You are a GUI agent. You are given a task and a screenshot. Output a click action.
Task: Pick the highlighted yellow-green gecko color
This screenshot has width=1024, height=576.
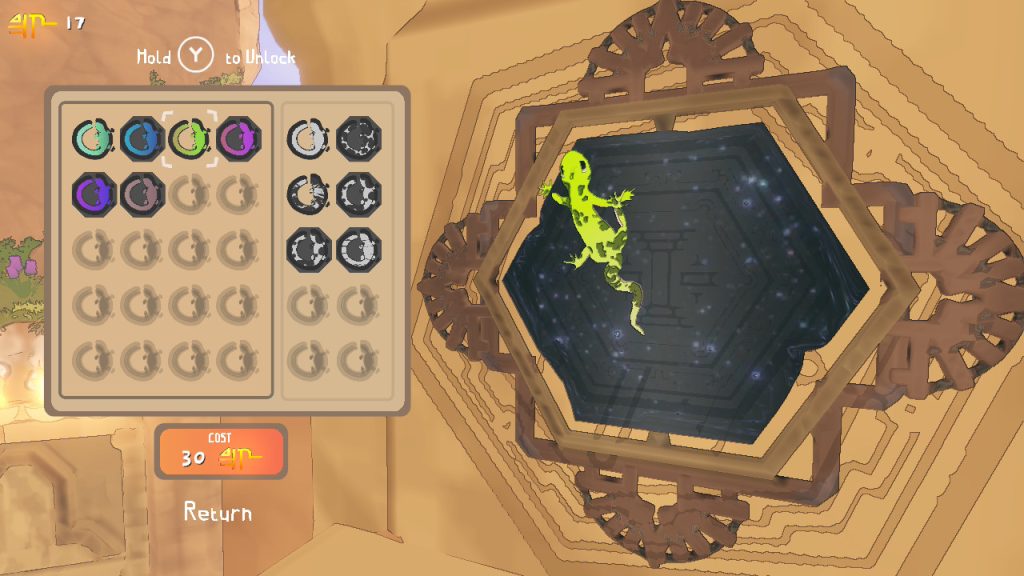click(x=190, y=138)
